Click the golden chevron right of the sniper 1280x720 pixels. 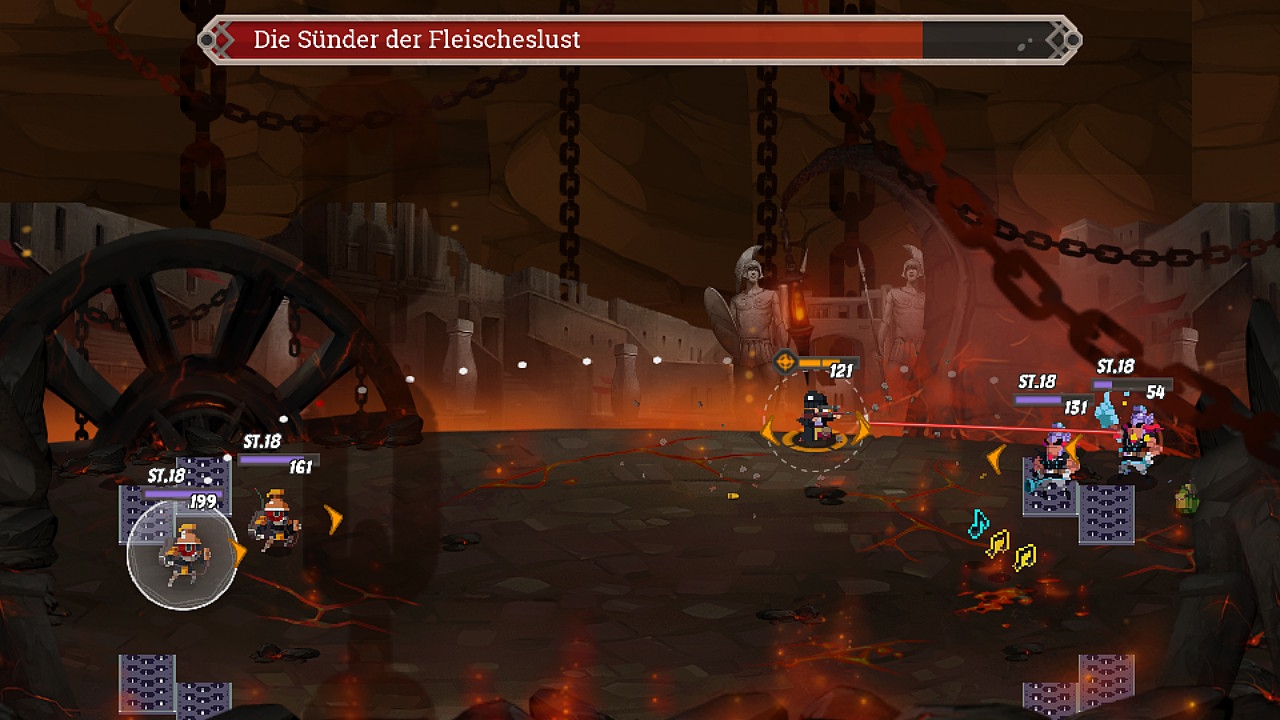click(x=862, y=428)
